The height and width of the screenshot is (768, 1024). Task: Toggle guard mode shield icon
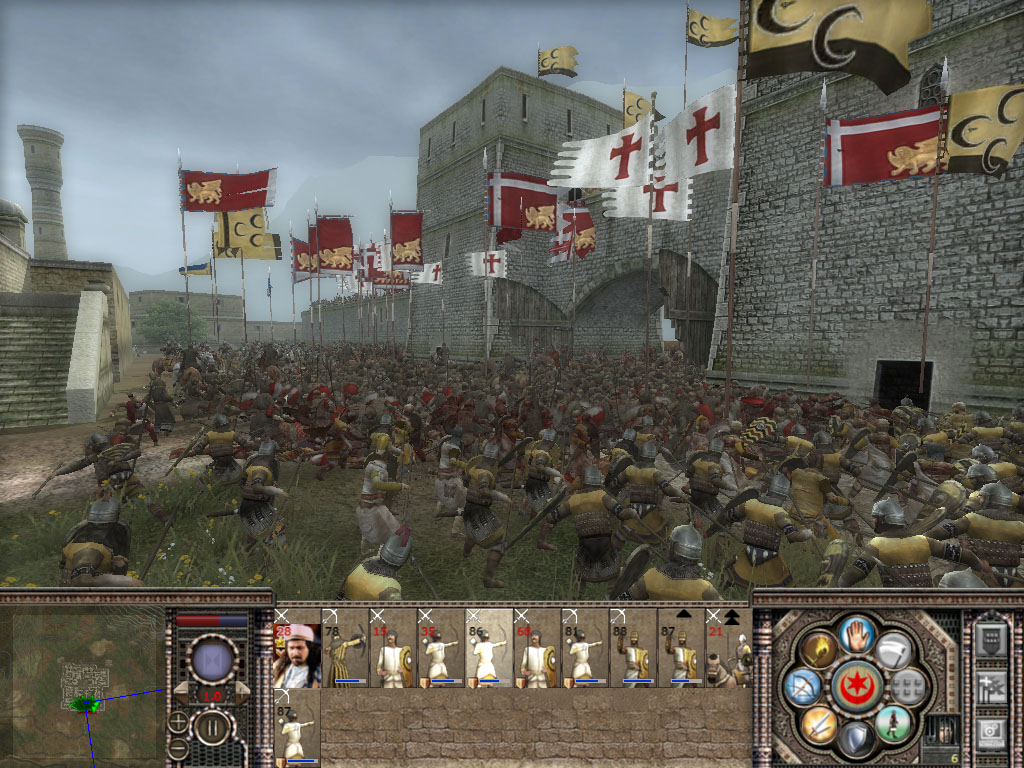point(856,738)
